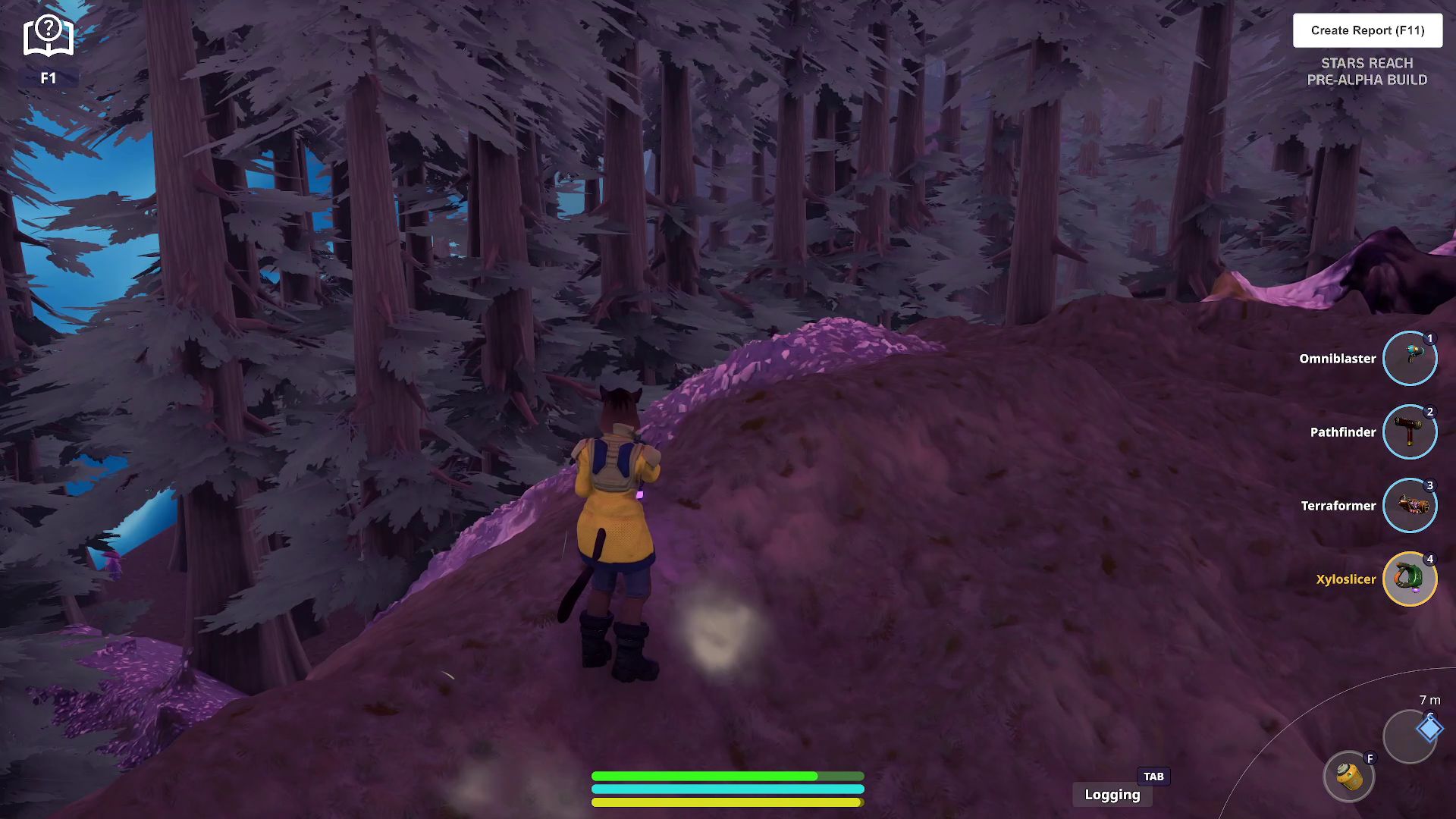Use the yellow canister item icon
The image size is (1456, 819).
tap(1349, 777)
